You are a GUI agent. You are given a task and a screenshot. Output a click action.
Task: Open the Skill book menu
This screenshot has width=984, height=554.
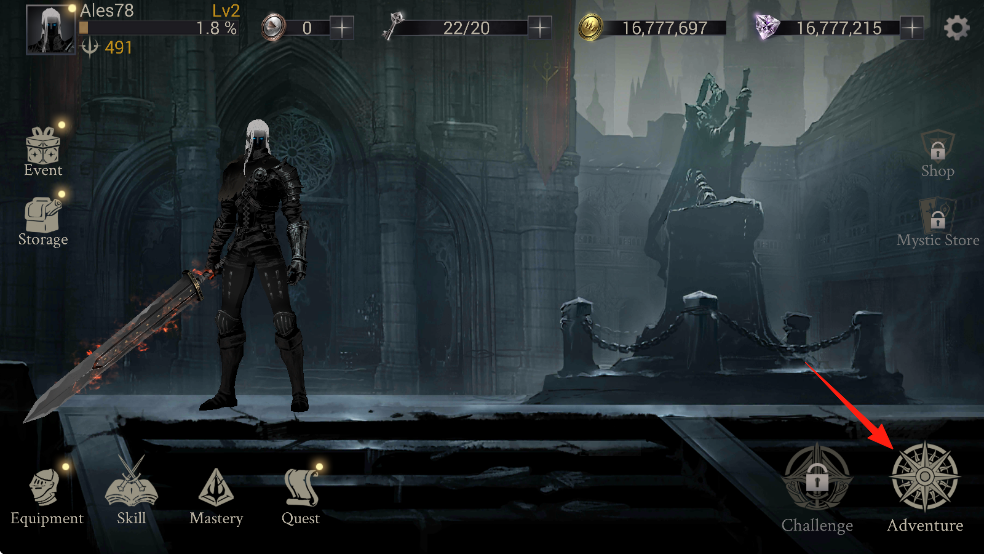(131, 489)
